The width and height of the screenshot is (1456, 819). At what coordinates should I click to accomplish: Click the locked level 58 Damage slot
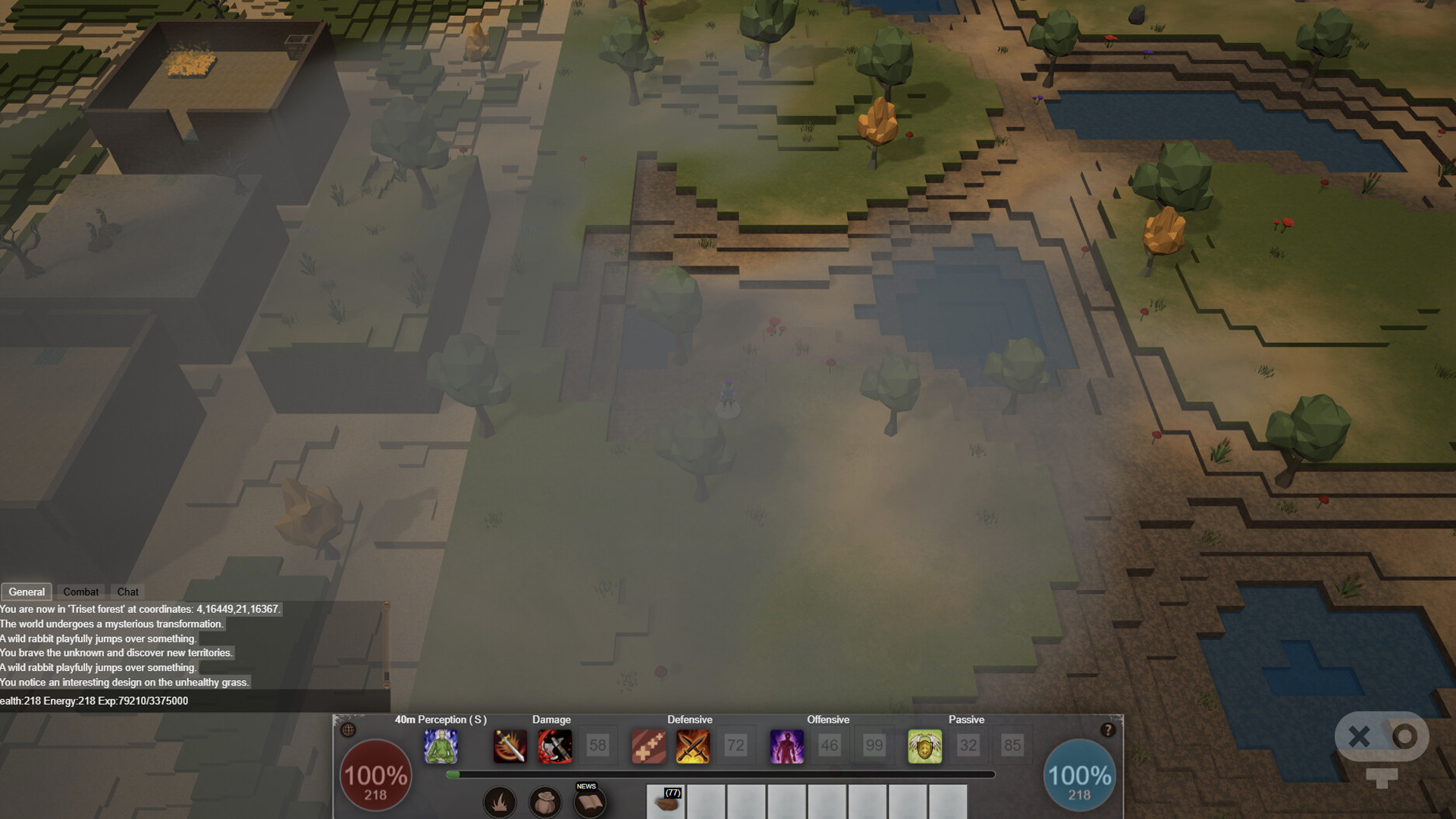(x=598, y=746)
